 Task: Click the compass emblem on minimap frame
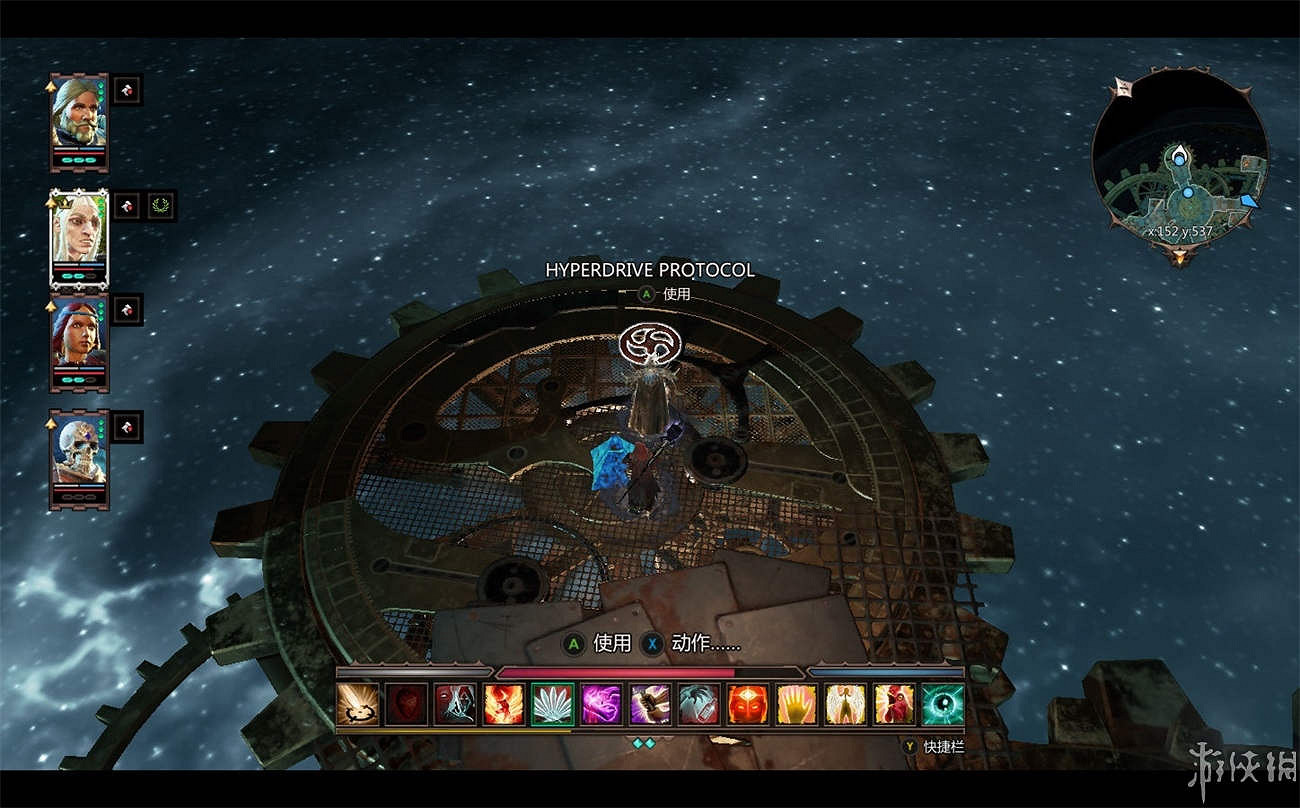[x=1122, y=88]
